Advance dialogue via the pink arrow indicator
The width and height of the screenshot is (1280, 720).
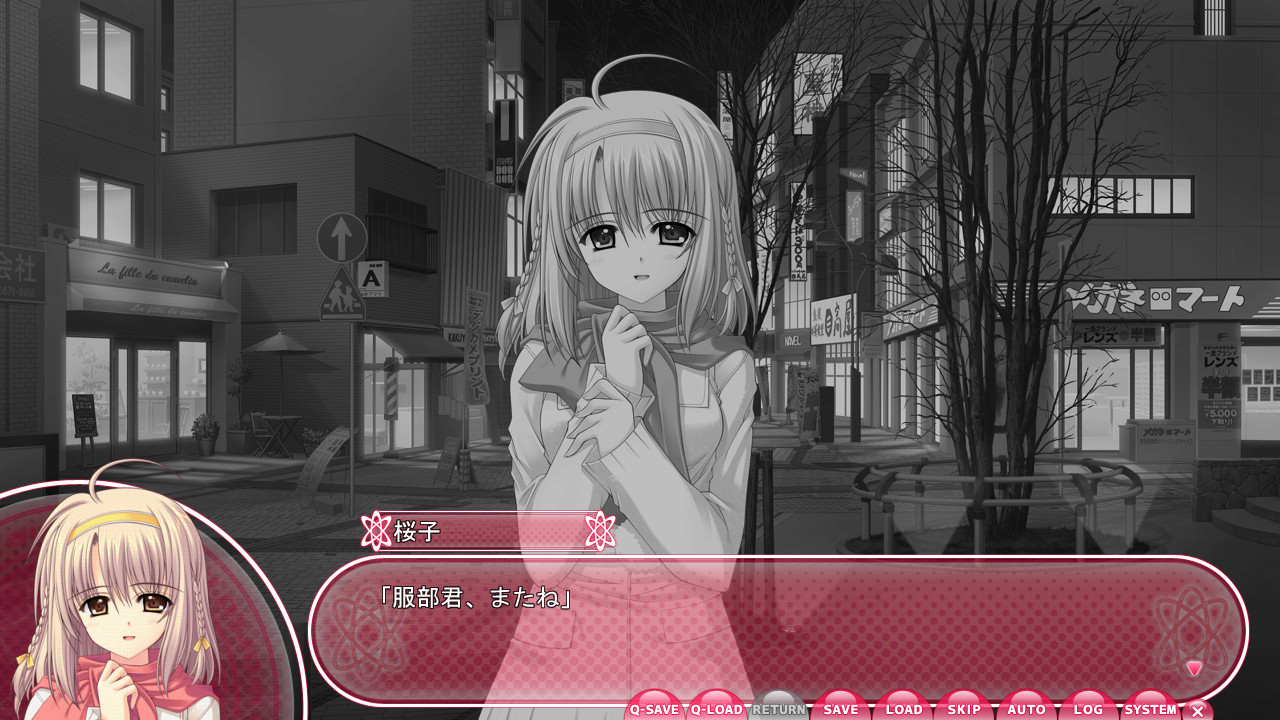[1194, 668]
